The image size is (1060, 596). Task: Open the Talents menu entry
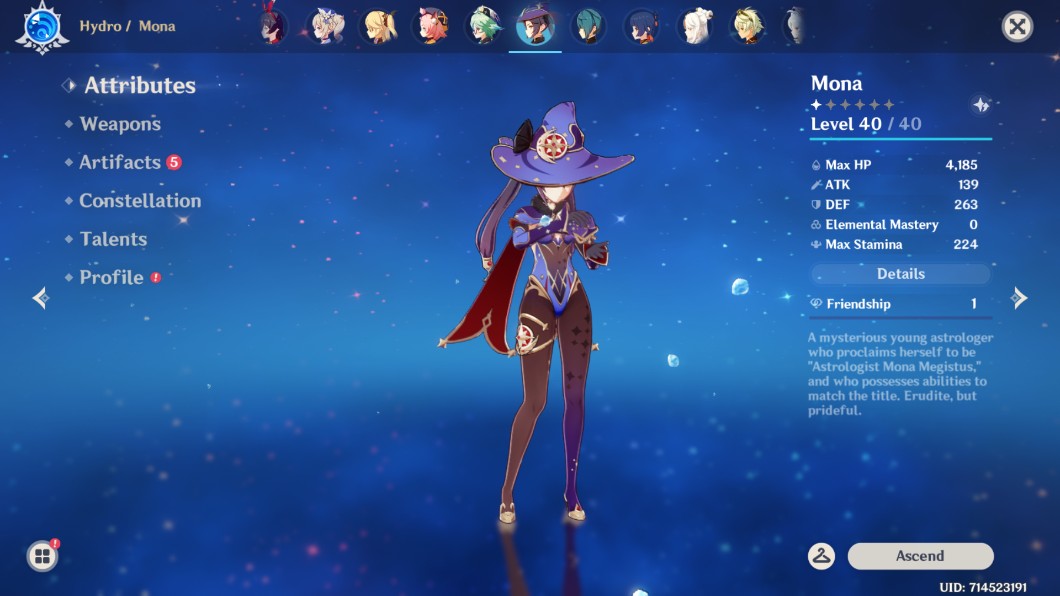(113, 239)
